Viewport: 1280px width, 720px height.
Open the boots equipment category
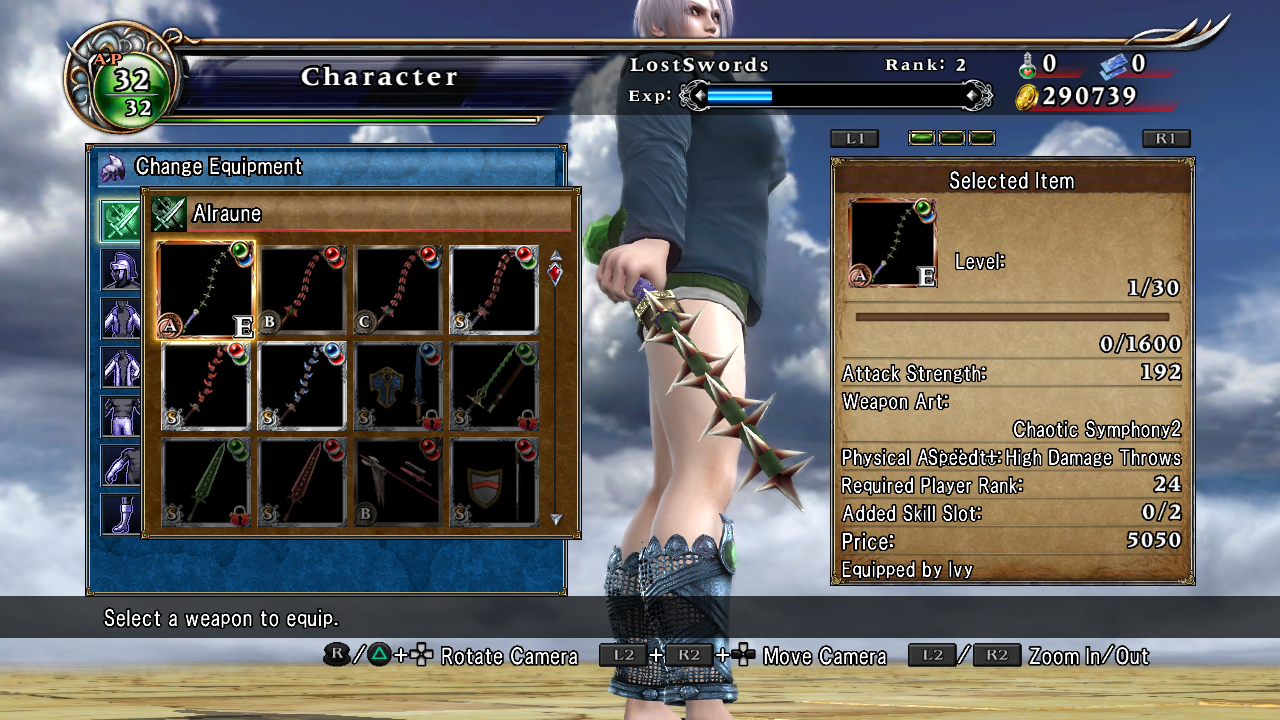tap(120, 513)
